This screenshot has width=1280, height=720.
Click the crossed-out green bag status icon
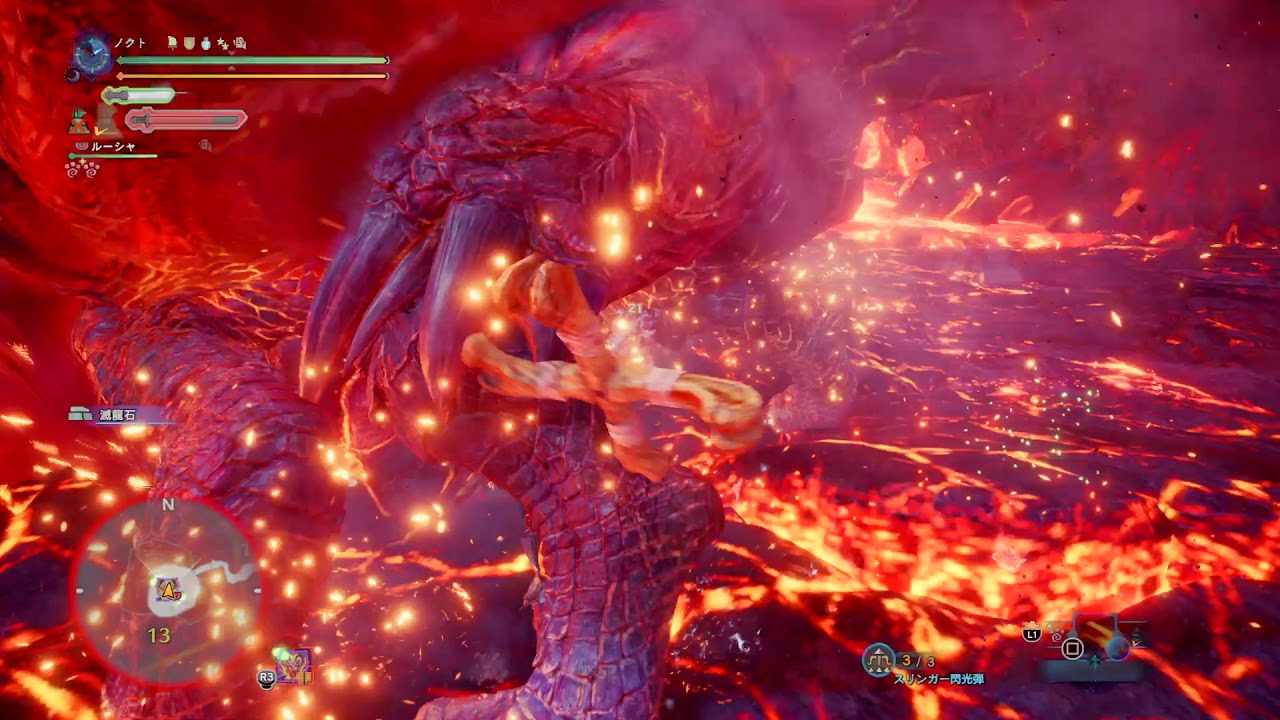pos(79,122)
